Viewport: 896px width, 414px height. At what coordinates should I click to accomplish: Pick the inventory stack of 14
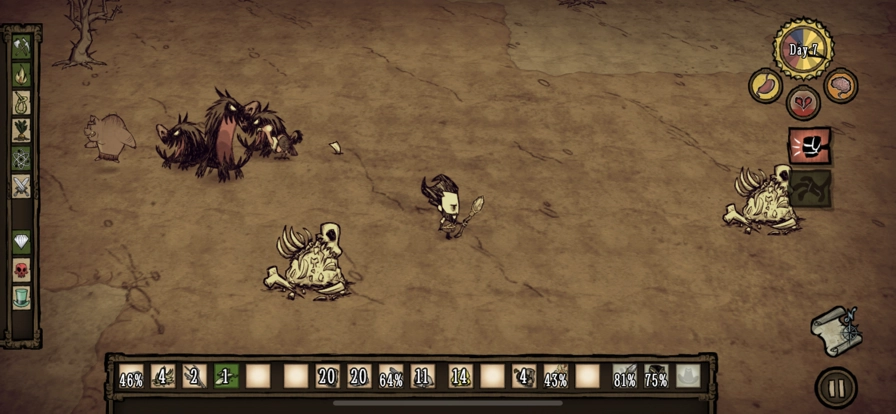(460, 376)
